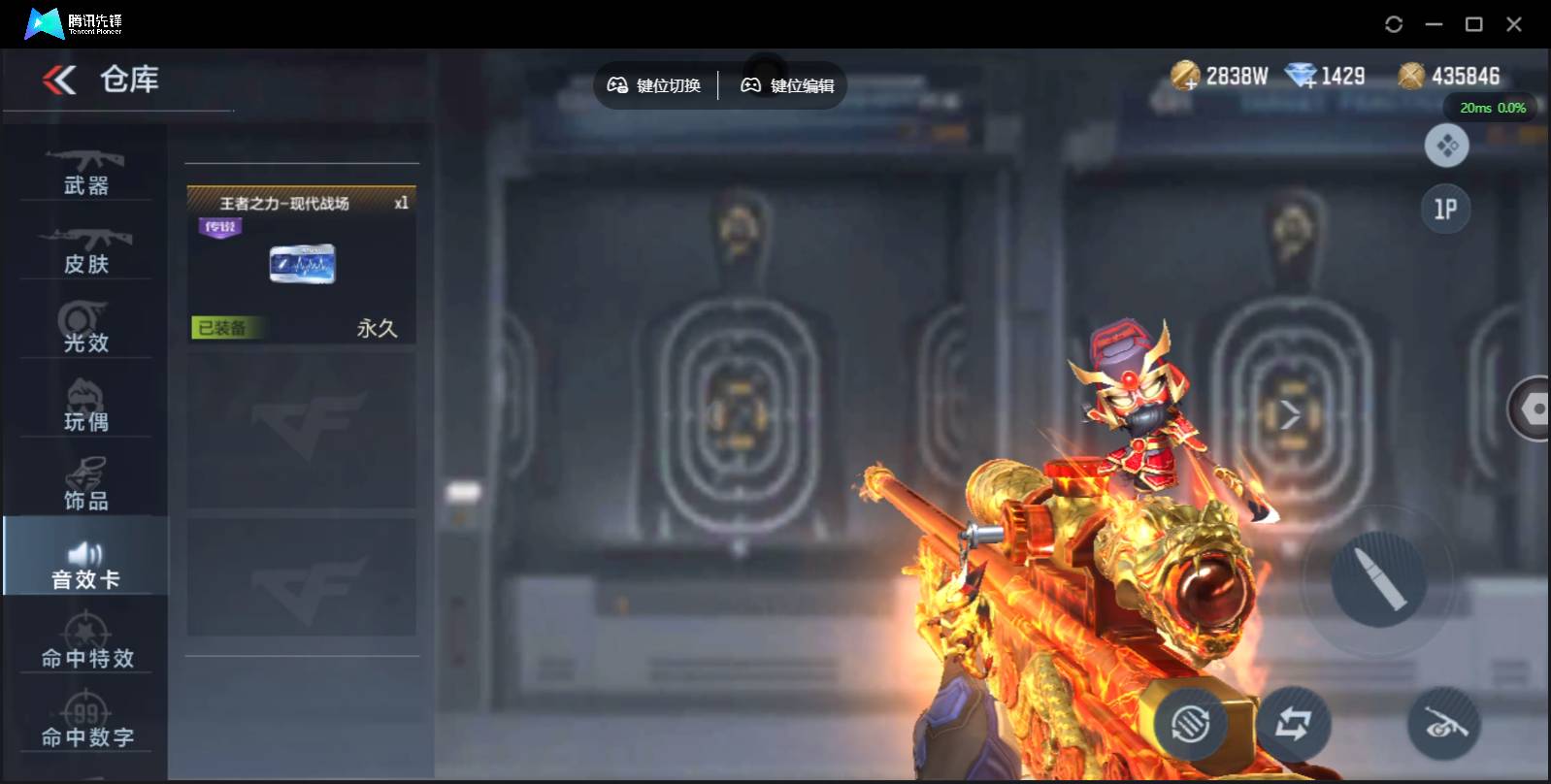Open the 皮肤 skins category
Screen dimensions: 1551x784
point(86,249)
